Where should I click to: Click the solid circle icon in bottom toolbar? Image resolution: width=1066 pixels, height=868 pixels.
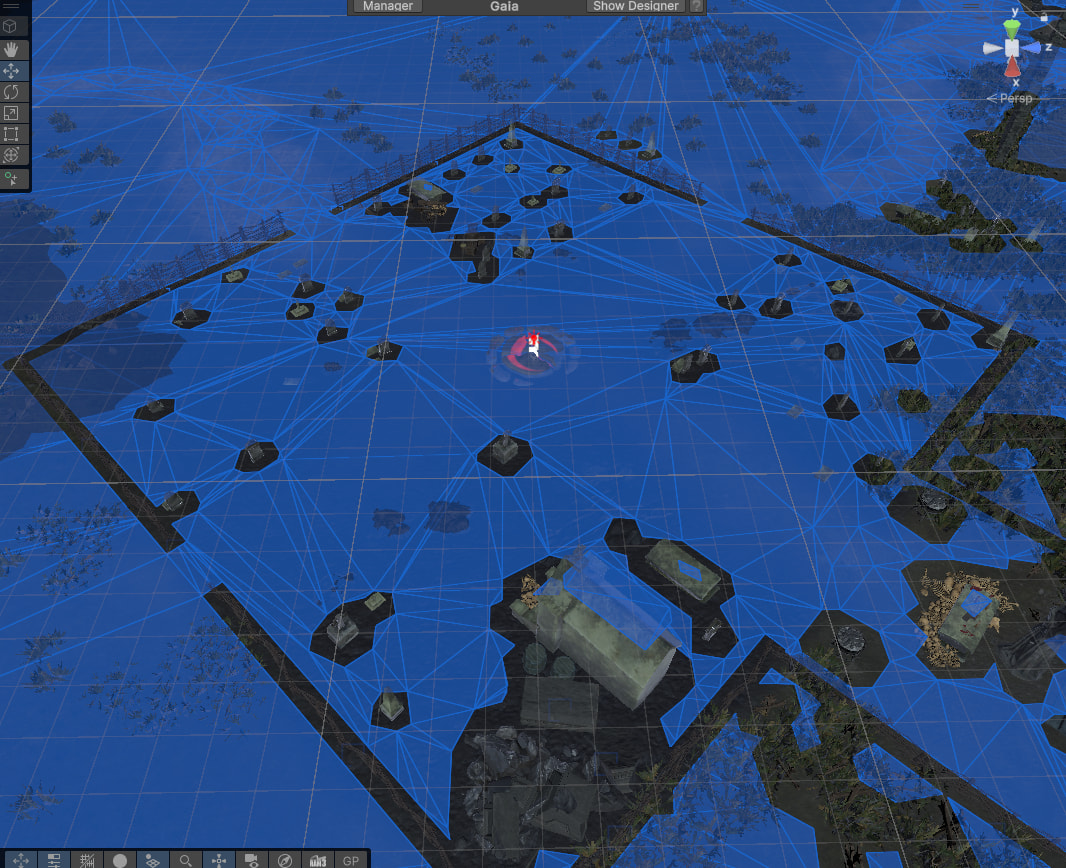click(120, 860)
